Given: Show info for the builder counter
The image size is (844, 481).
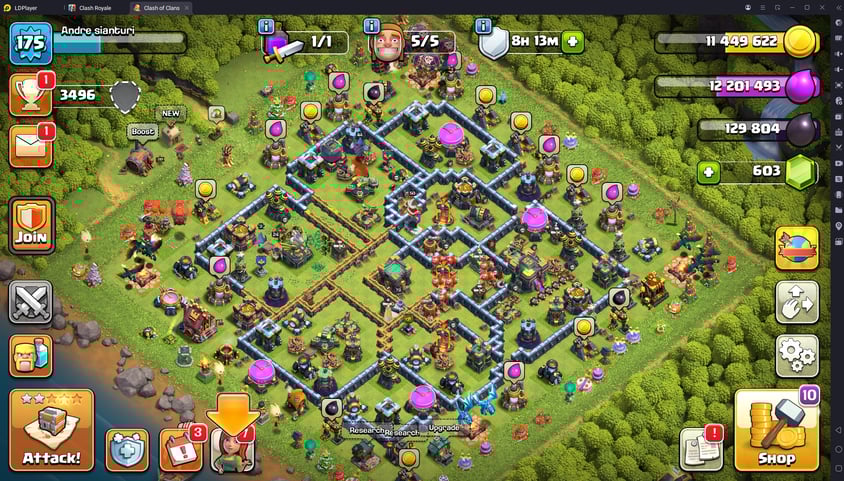Looking at the screenshot, I should pos(372,26).
